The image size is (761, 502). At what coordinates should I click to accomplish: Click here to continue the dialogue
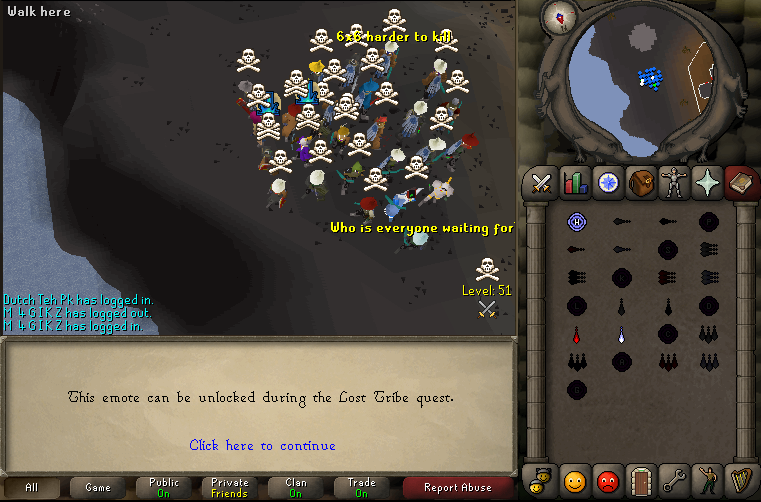point(262,445)
